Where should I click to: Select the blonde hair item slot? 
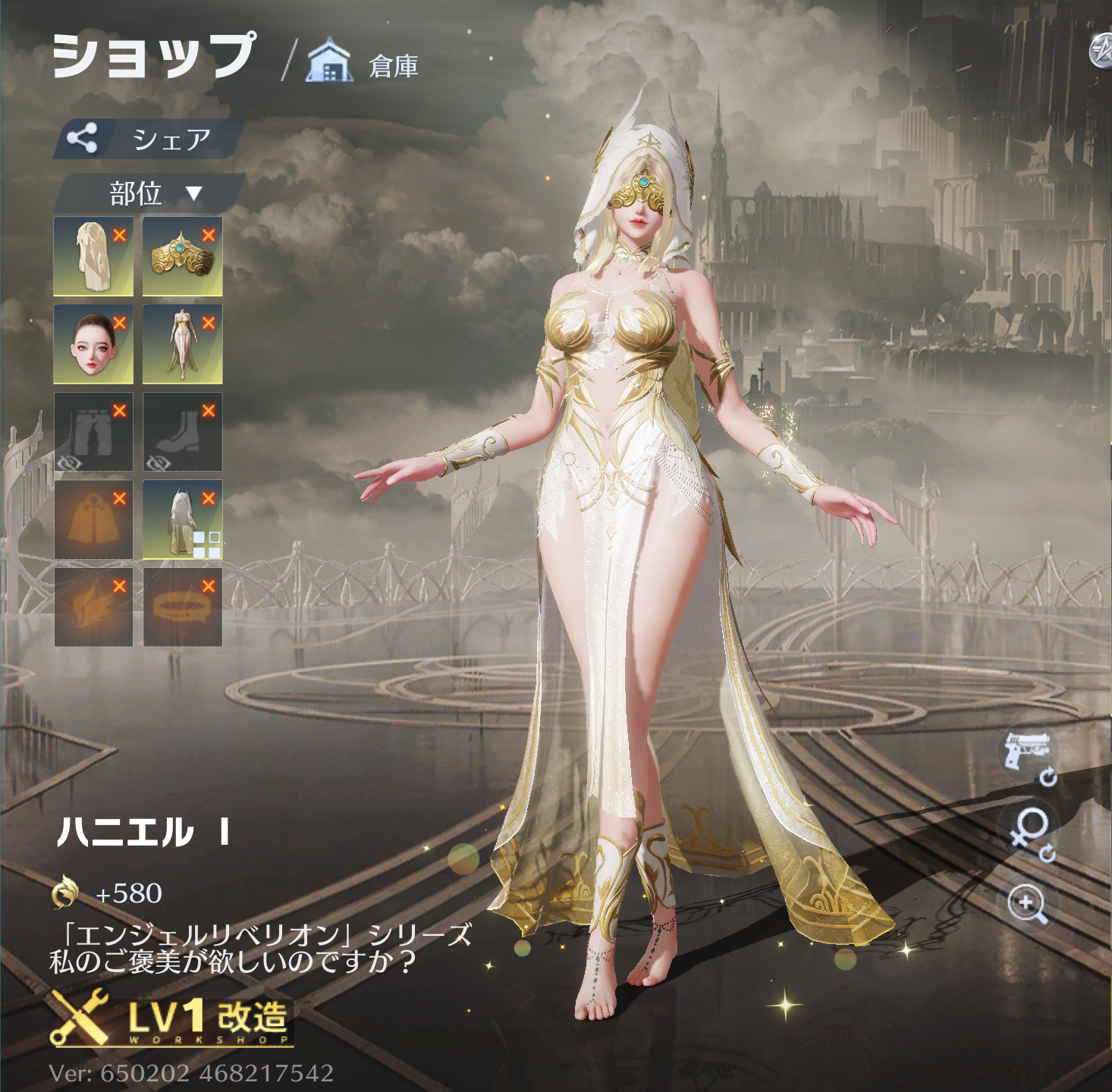coord(93,257)
